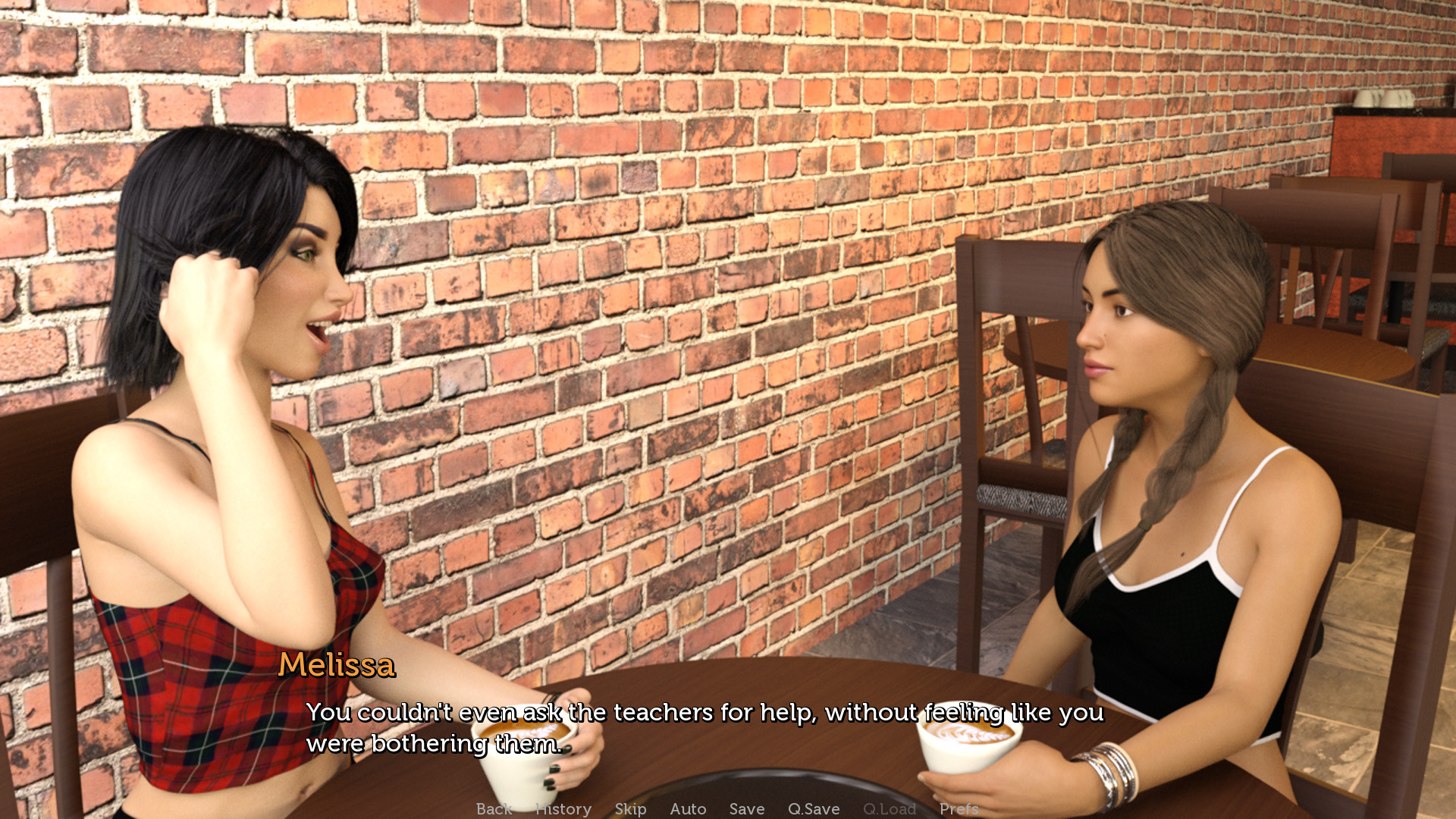Click Back to rewind dialogue
Viewport: 1456px width, 819px height.
(x=494, y=809)
